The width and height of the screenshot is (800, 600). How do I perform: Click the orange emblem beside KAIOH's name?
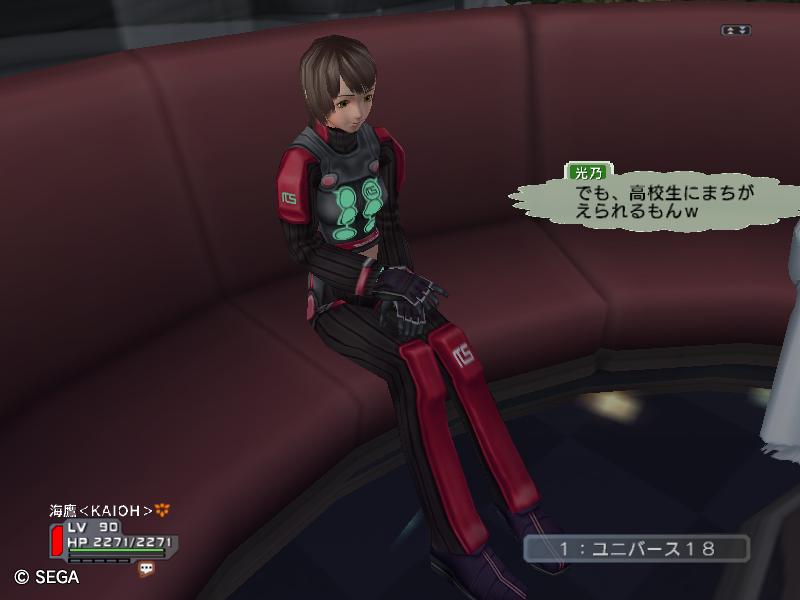[x=163, y=510]
